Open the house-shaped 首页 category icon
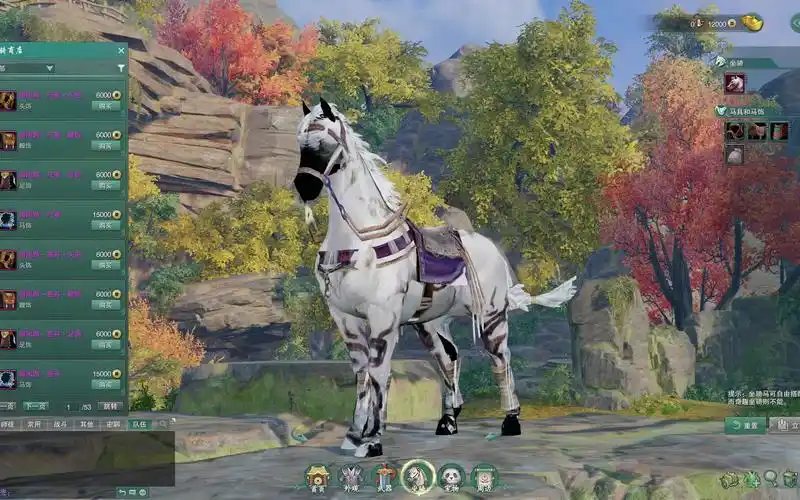 pos(318,477)
